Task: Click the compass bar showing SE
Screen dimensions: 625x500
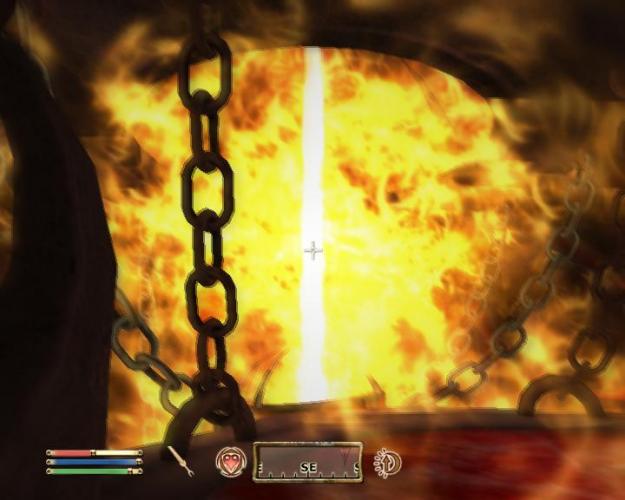Action: [307, 462]
